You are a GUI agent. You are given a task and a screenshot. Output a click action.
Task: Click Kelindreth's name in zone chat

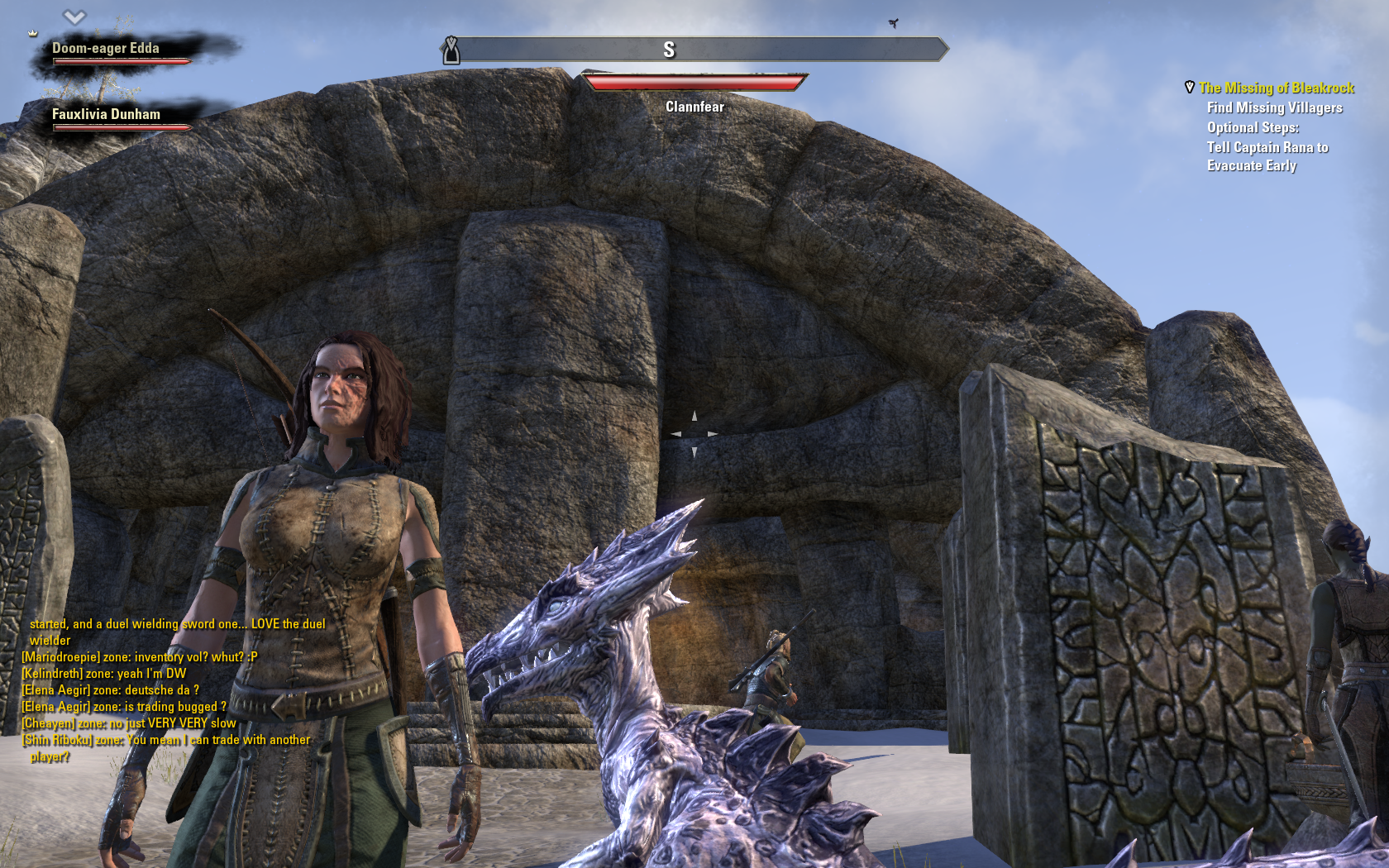(52, 674)
